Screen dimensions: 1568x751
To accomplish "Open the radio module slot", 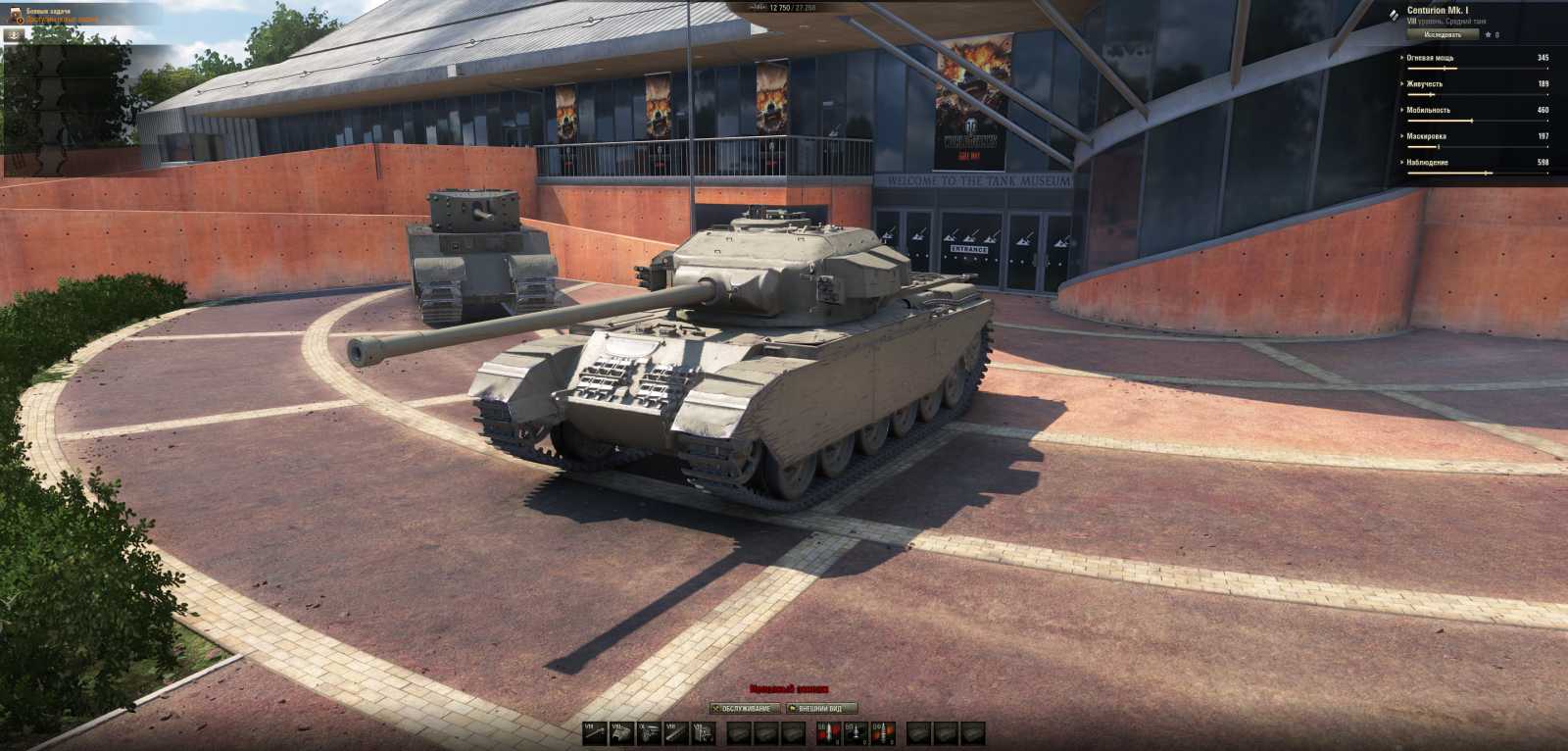I will coord(703,732).
